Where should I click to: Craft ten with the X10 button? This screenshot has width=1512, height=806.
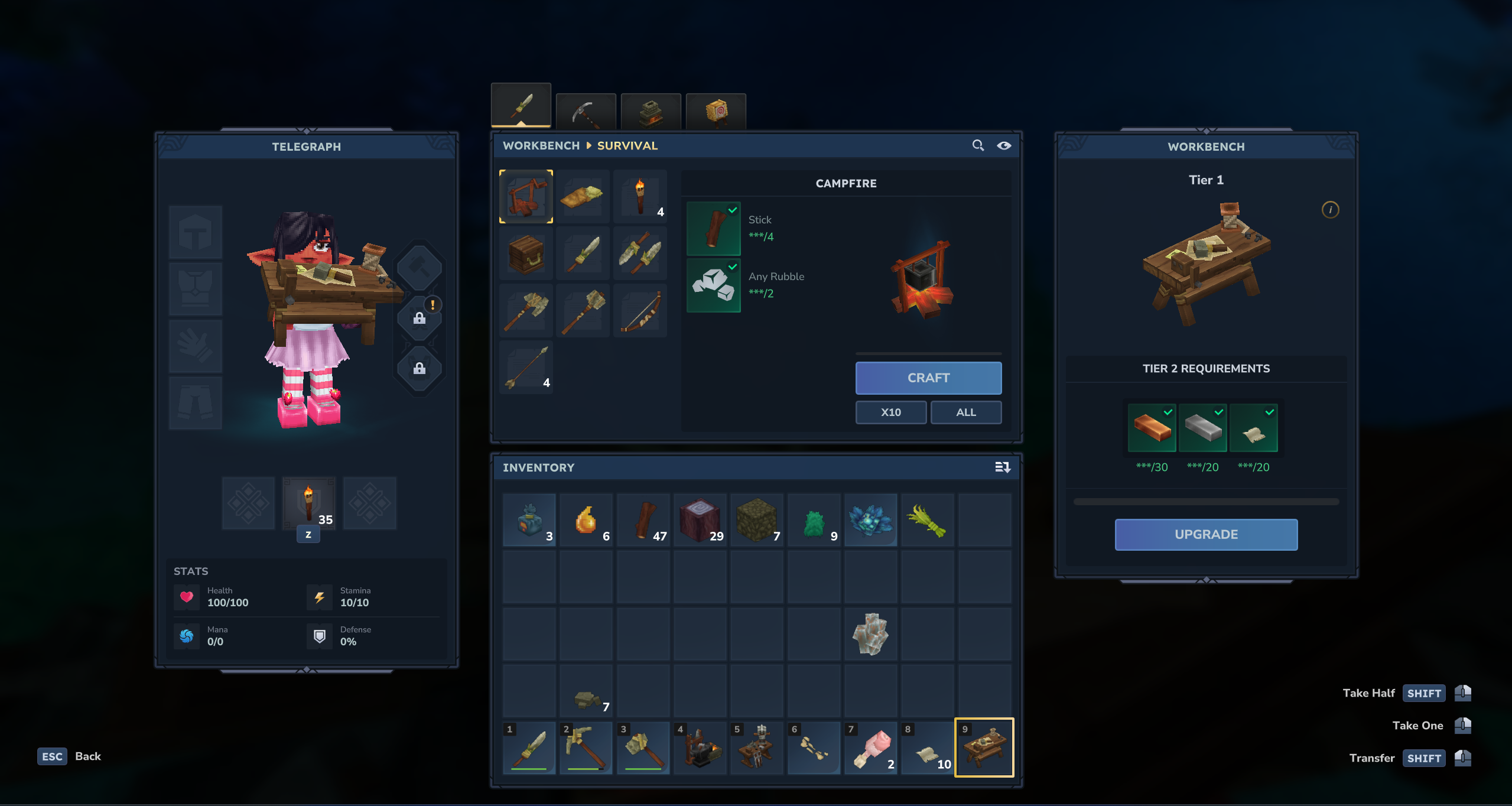click(x=890, y=412)
